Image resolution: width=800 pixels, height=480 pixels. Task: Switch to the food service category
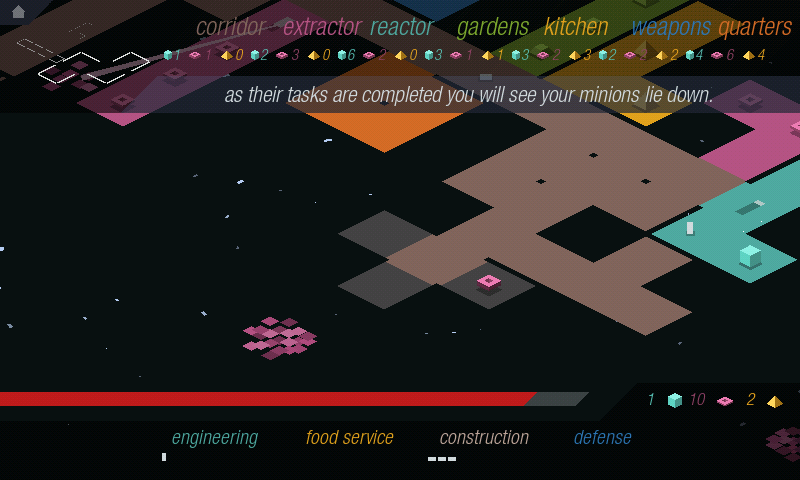tap(349, 437)
